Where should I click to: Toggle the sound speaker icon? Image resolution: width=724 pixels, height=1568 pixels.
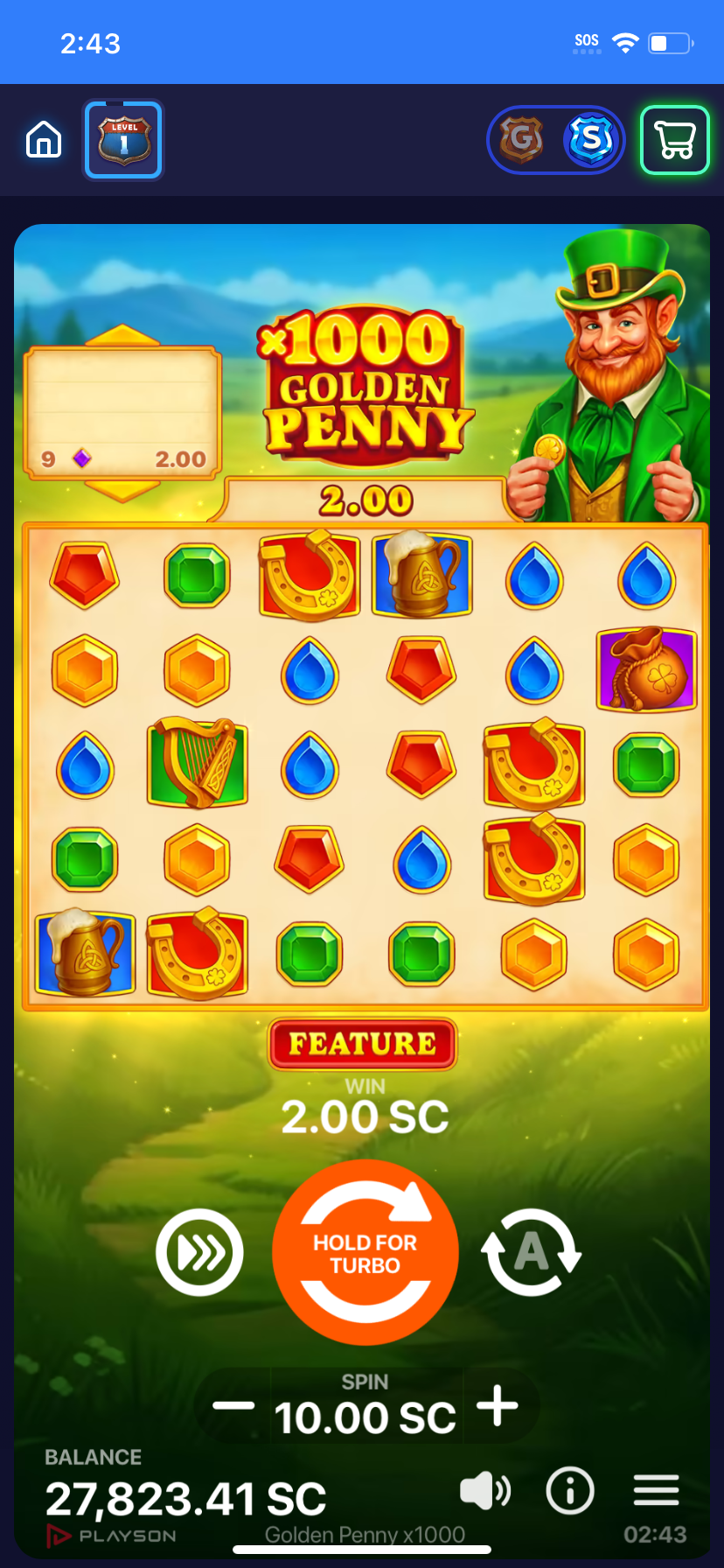(x=484, y=1490)
